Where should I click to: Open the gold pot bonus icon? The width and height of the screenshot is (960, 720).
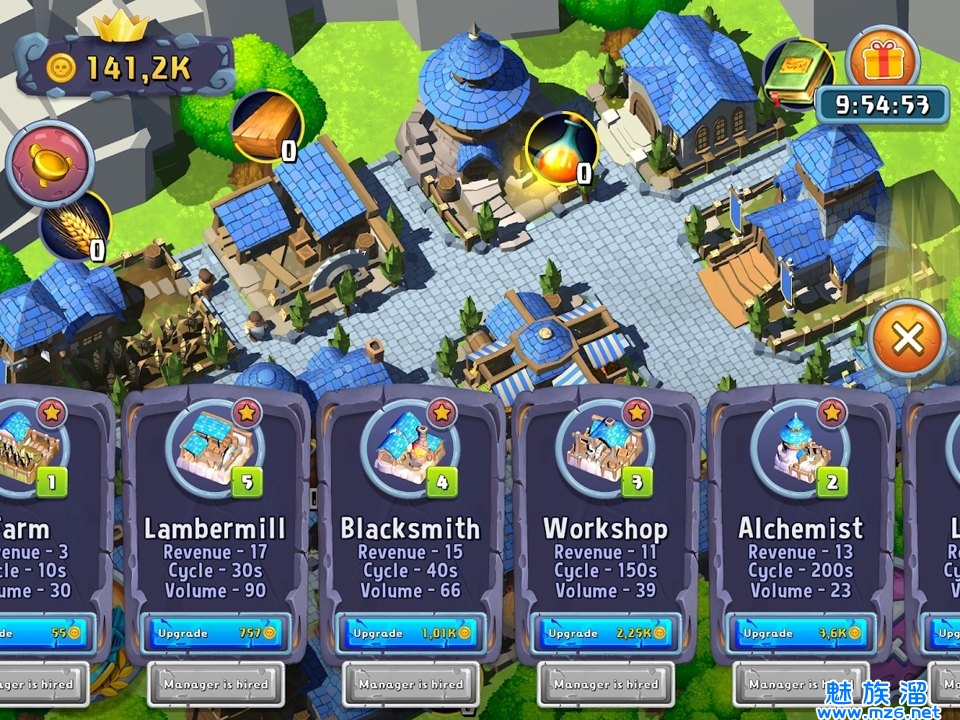(49, 163)
